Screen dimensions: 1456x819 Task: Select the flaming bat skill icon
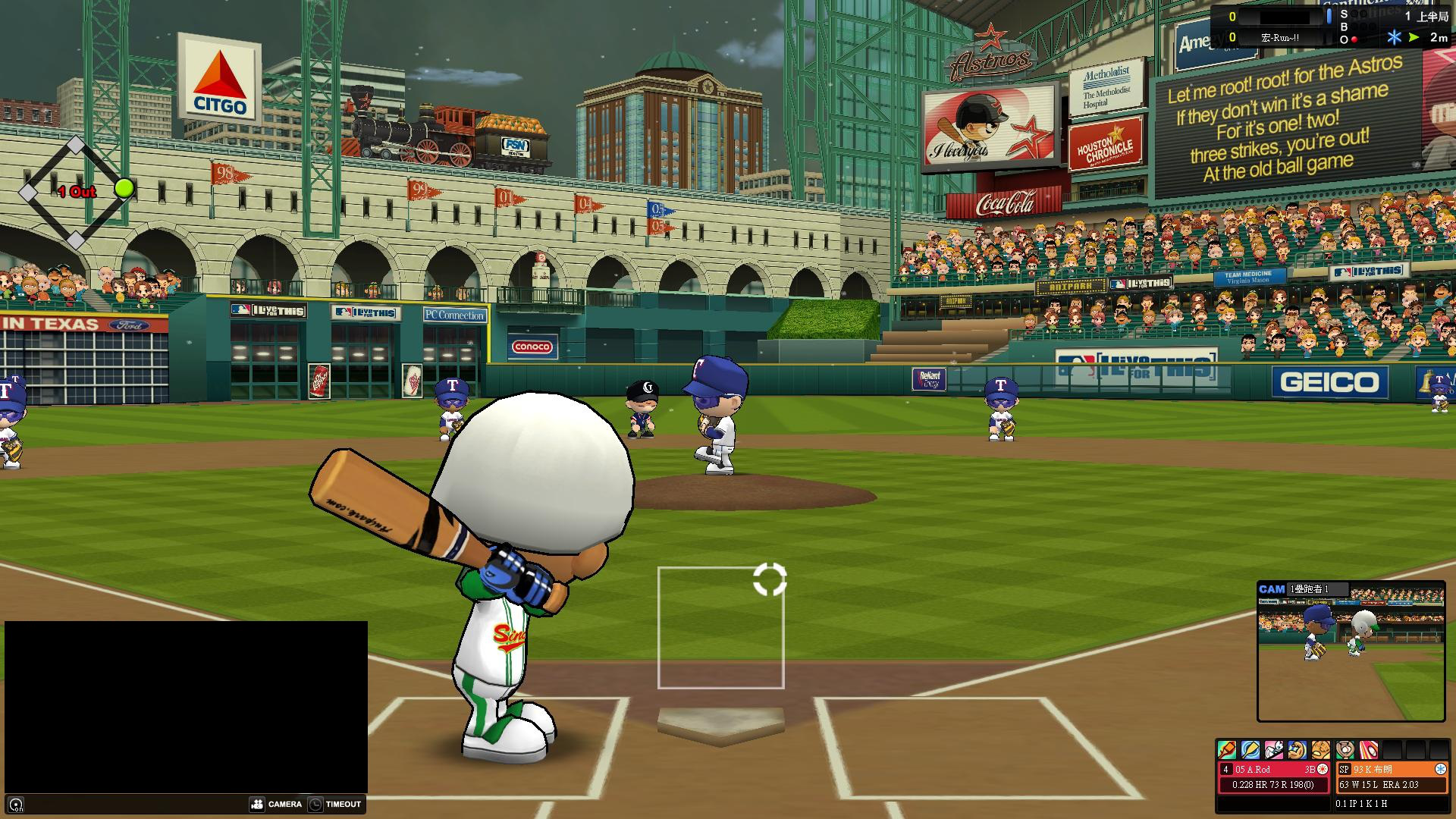point(1227,750)
